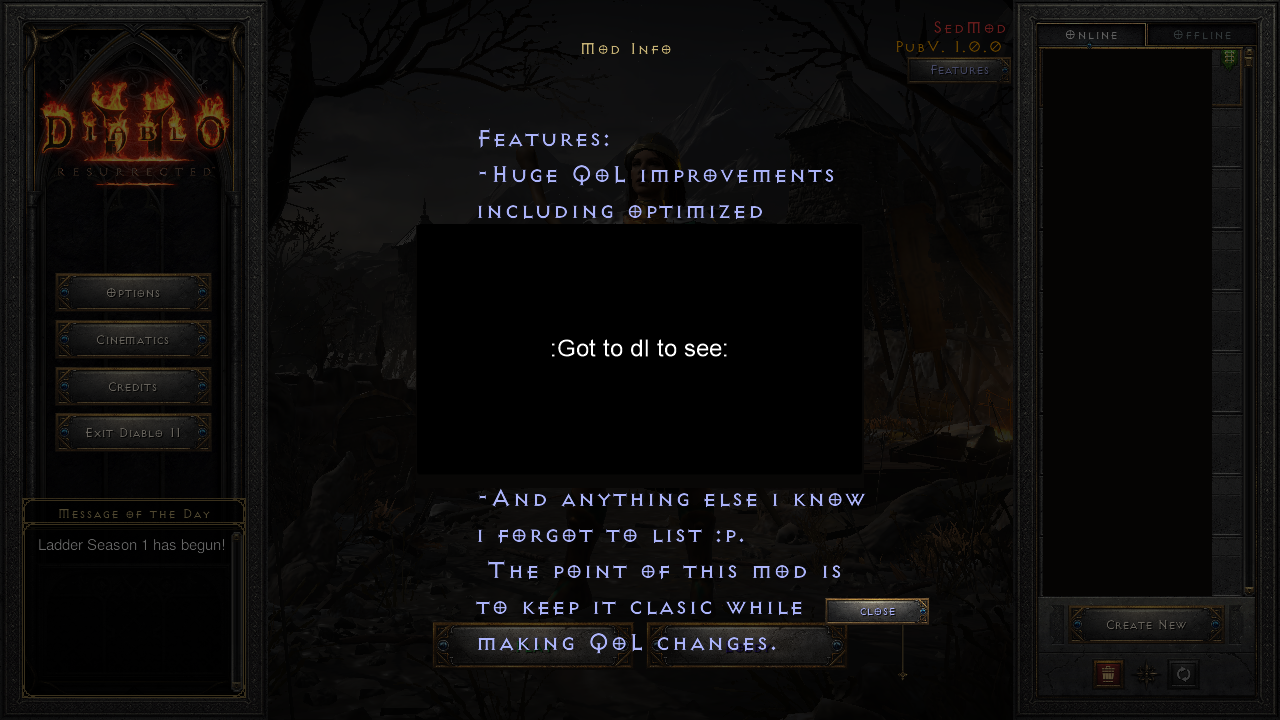Open the Features mod info panel

(958, 69)
